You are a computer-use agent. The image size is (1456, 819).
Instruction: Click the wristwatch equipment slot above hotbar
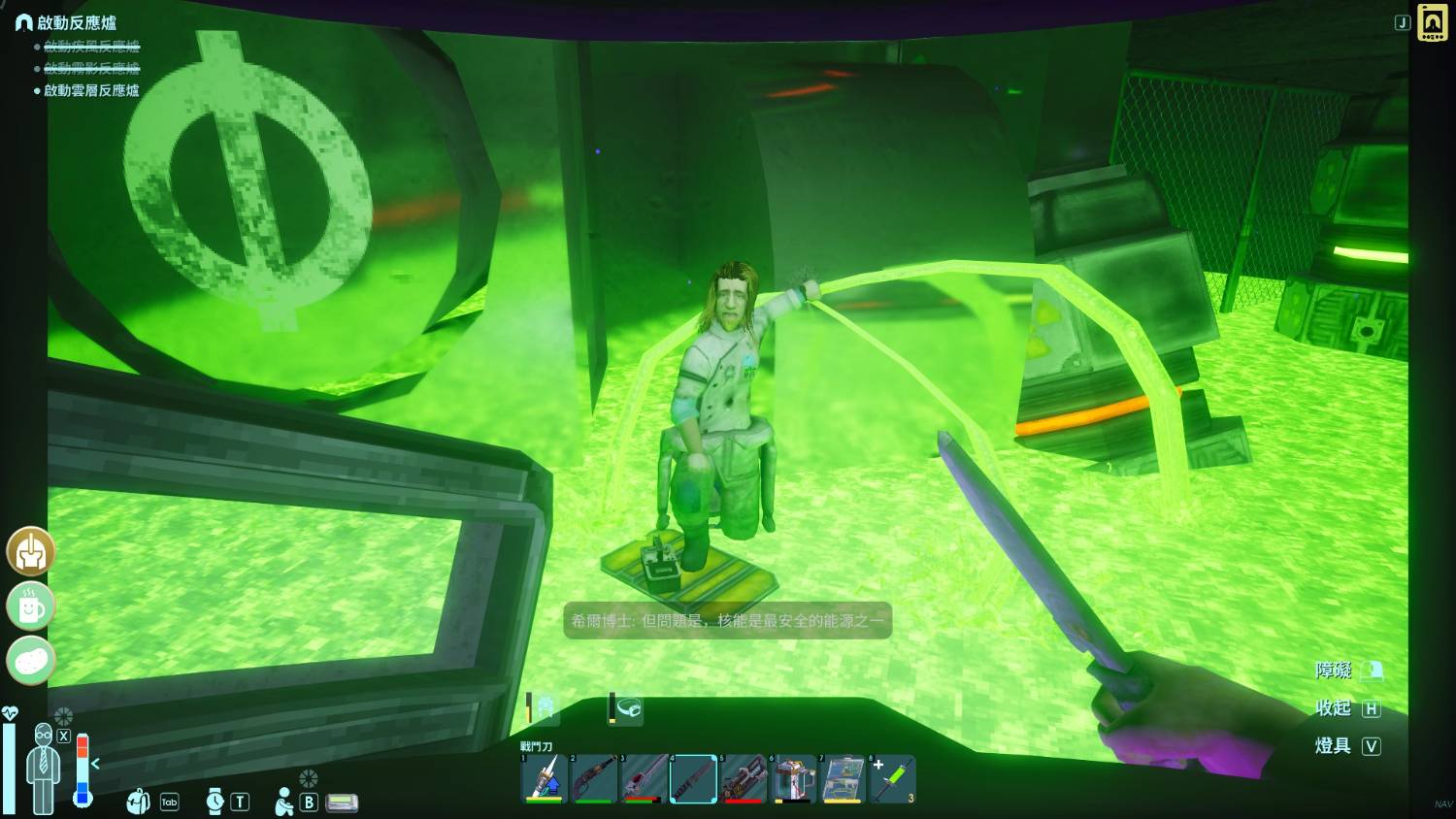628,709
